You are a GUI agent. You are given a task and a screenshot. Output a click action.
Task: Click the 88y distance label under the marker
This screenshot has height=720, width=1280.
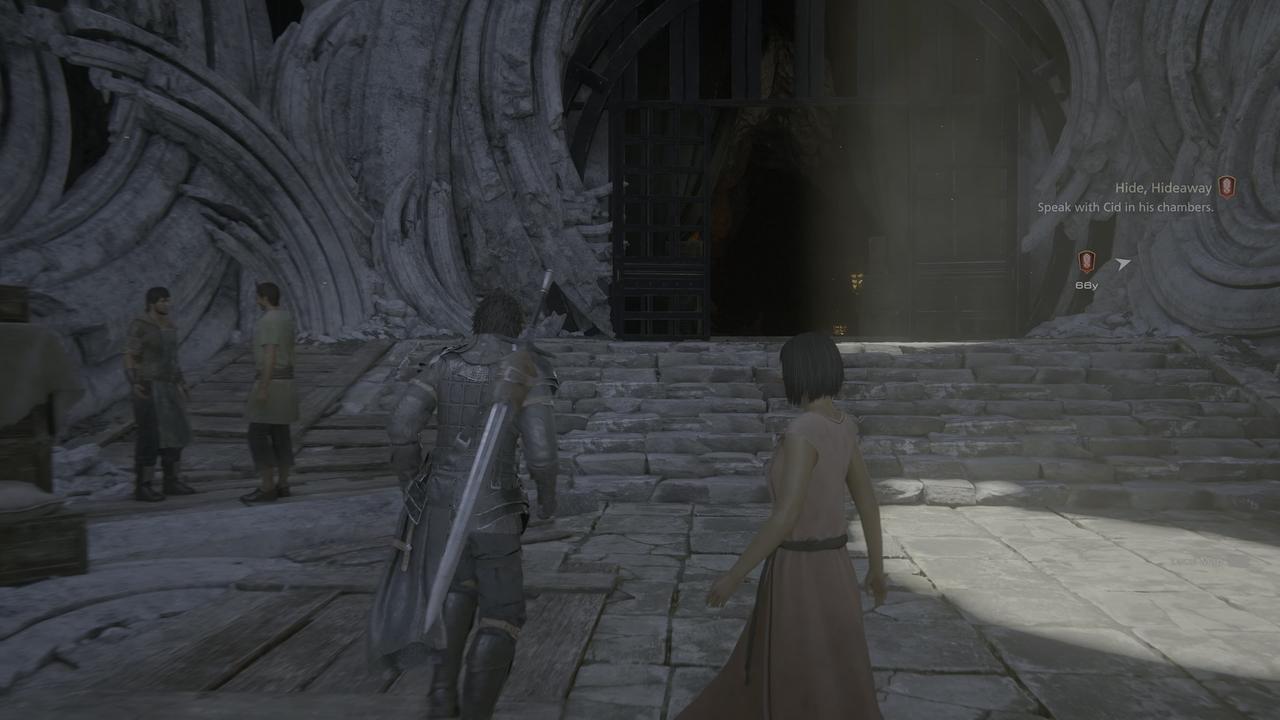pos(1088,287)
